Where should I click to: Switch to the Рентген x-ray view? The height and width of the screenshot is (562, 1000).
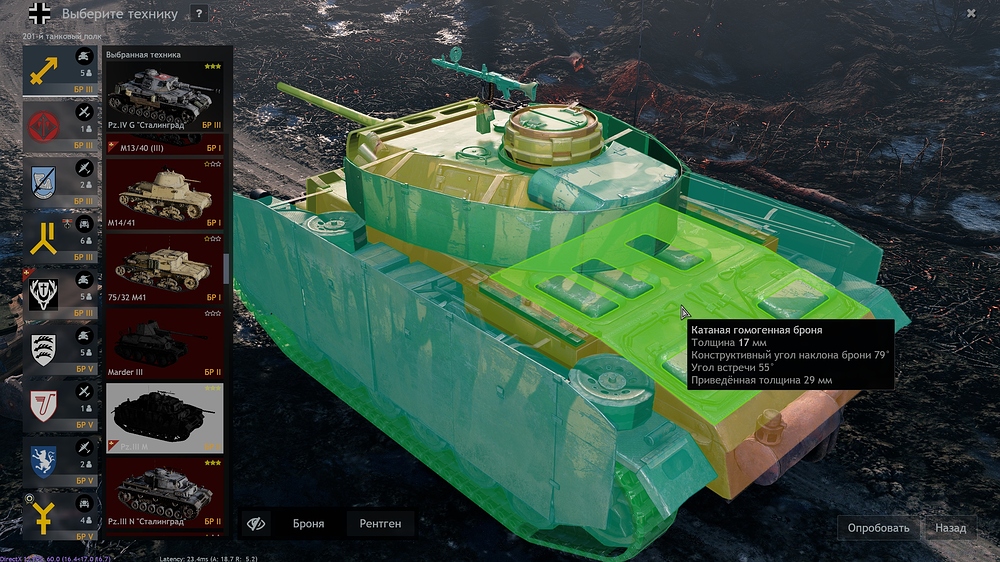pos(380,523)
